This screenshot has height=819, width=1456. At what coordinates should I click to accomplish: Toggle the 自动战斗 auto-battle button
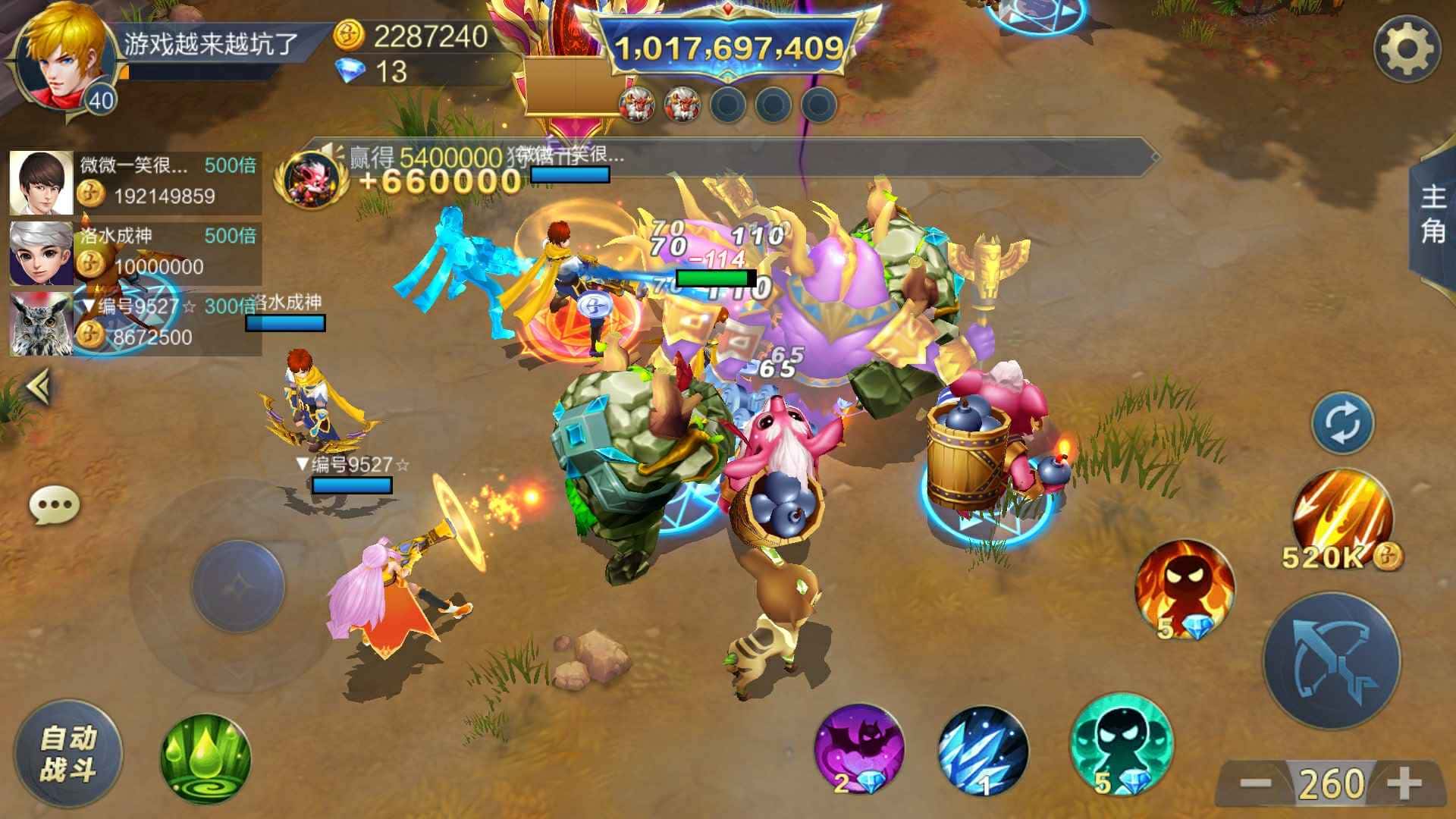point(68,754)
